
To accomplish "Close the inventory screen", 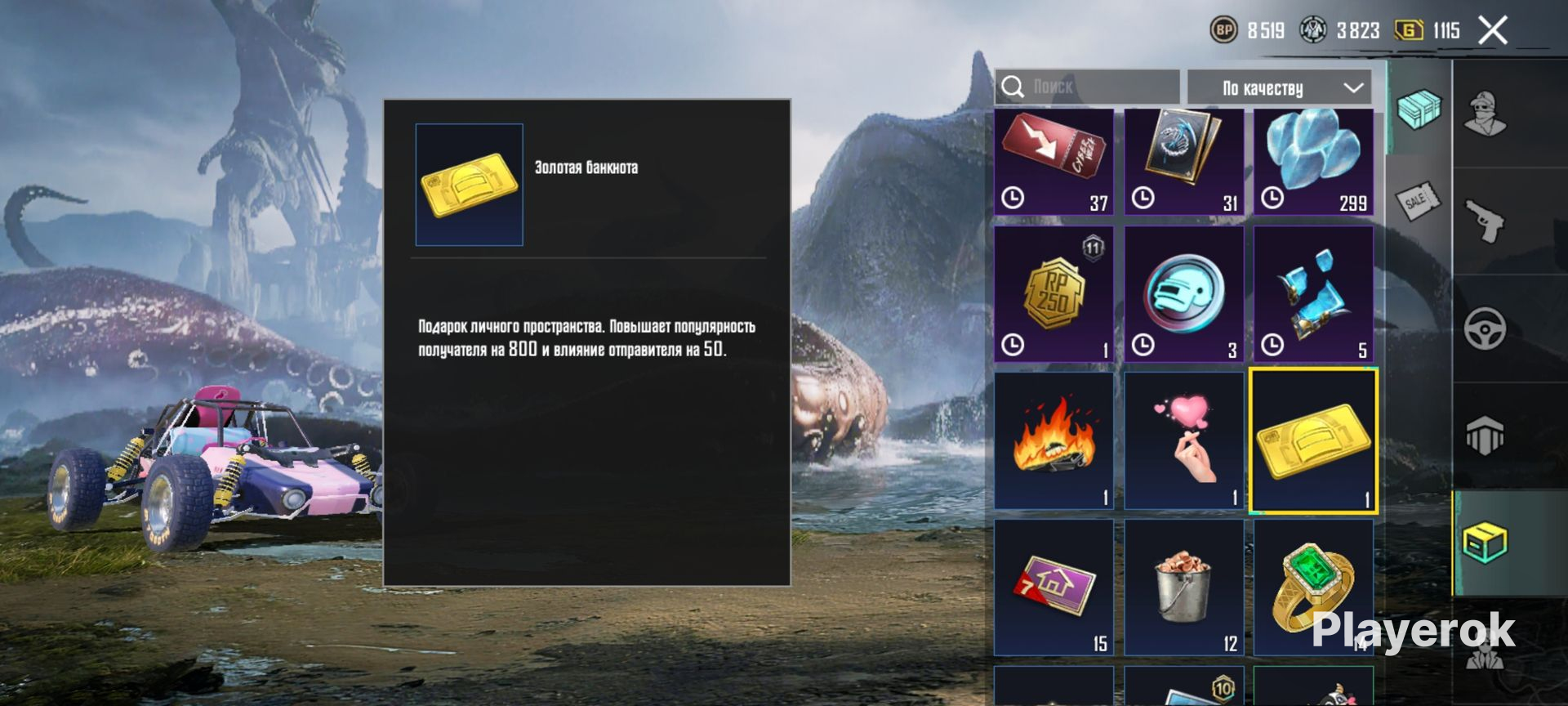I will (x=1492, y=31).
